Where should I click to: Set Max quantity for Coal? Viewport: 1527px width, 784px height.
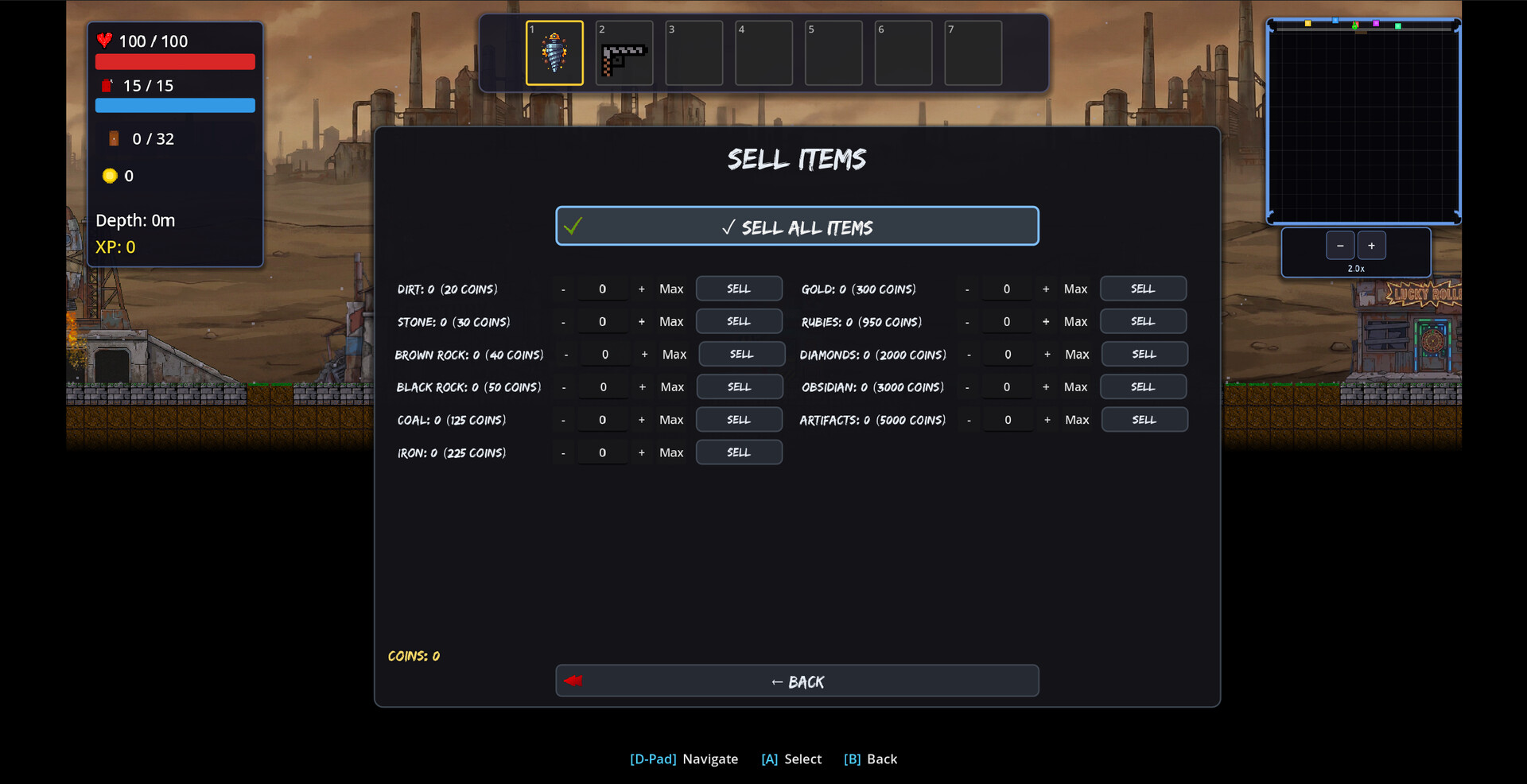(x=672, y=419)
